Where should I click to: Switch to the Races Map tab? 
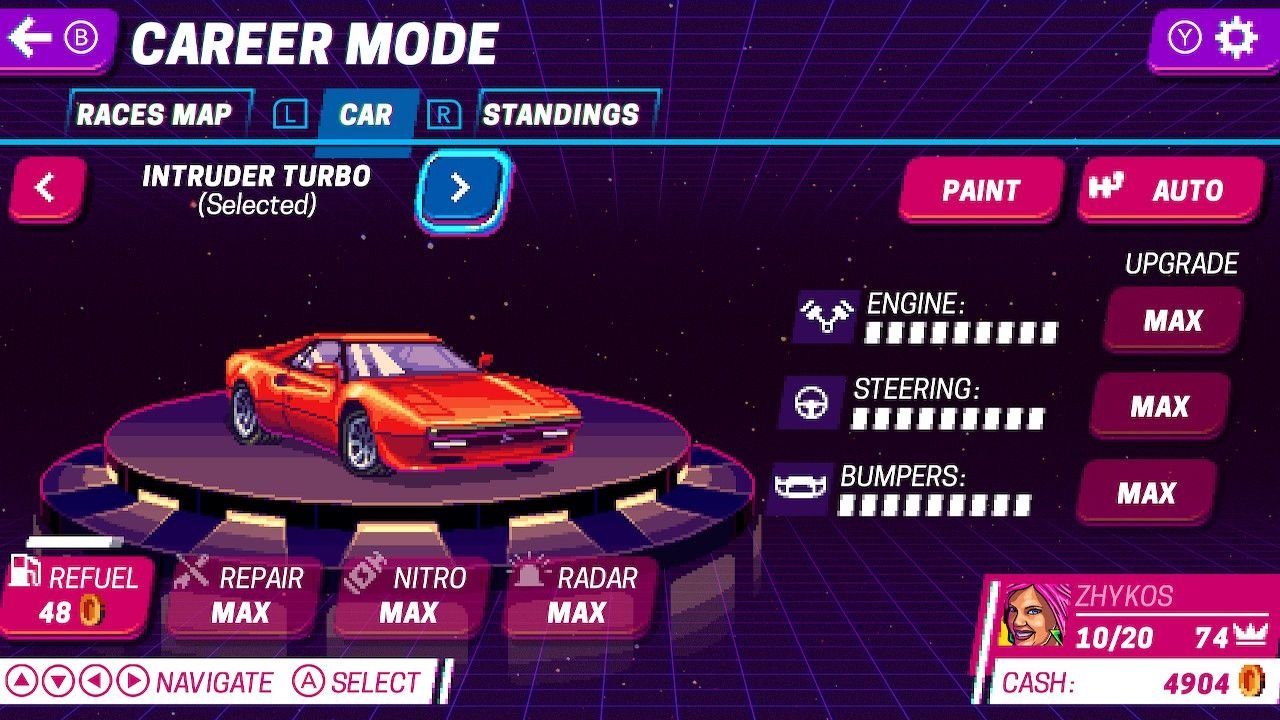tap(154, 115)
